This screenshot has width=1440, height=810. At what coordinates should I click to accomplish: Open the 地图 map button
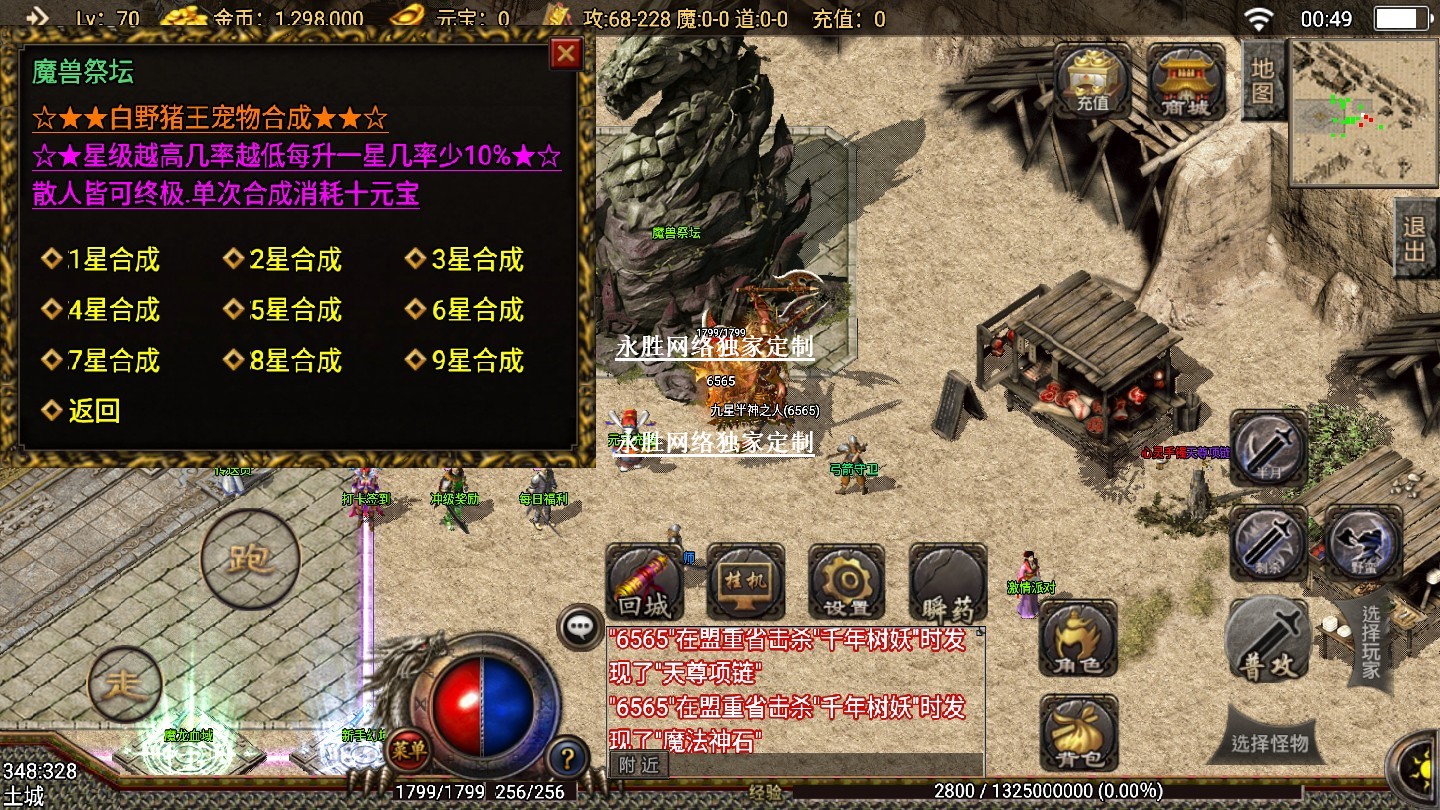point(1262,79)
